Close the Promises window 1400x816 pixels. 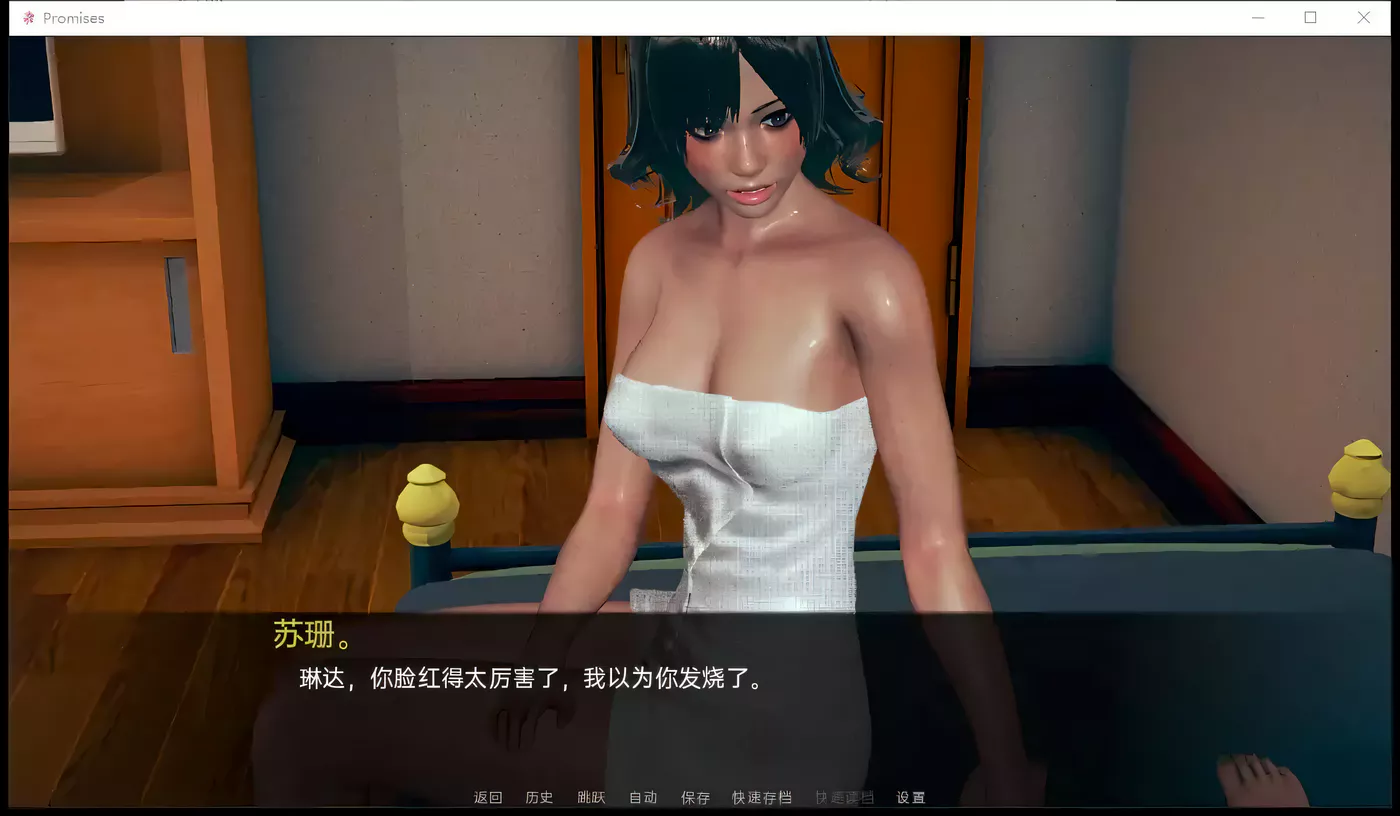click(1364, 17)
